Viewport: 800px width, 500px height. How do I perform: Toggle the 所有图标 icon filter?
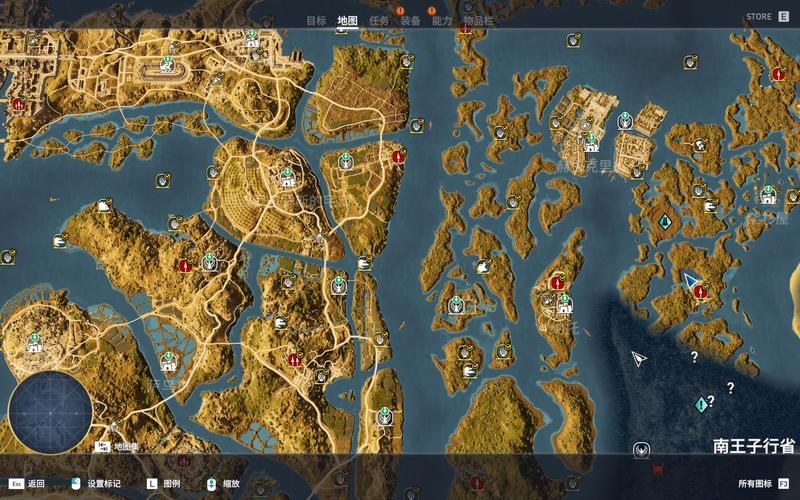click(x=762, y=483)
